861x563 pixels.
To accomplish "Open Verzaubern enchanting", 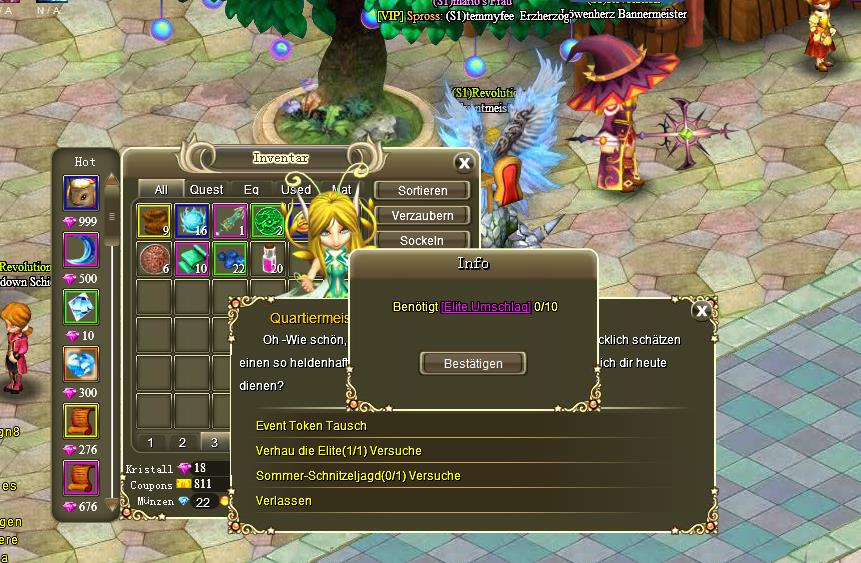I will pyautogui.click(x=422, y=215).
